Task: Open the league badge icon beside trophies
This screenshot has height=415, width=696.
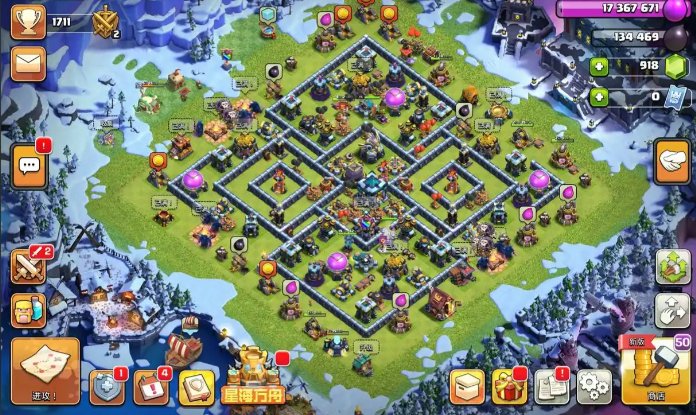Action: (105, 22)
